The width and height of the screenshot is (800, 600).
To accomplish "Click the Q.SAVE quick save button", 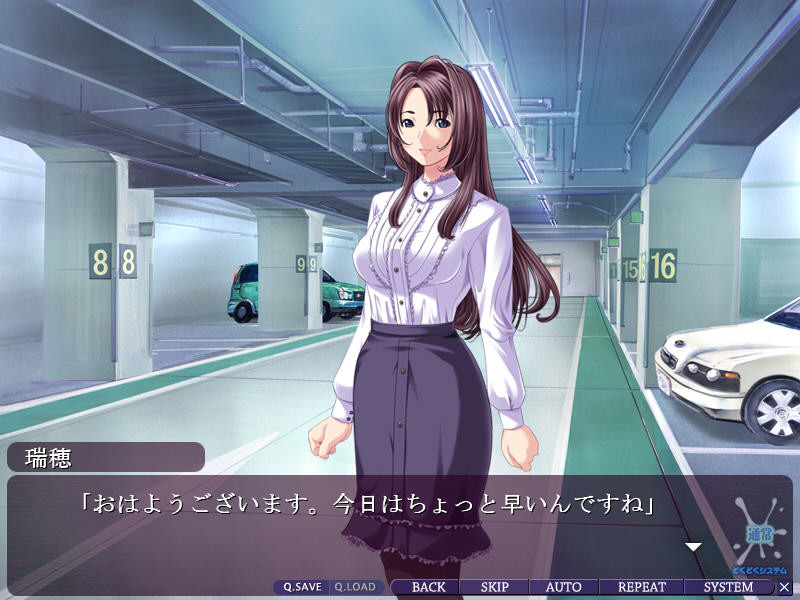I will coord(300,587).
